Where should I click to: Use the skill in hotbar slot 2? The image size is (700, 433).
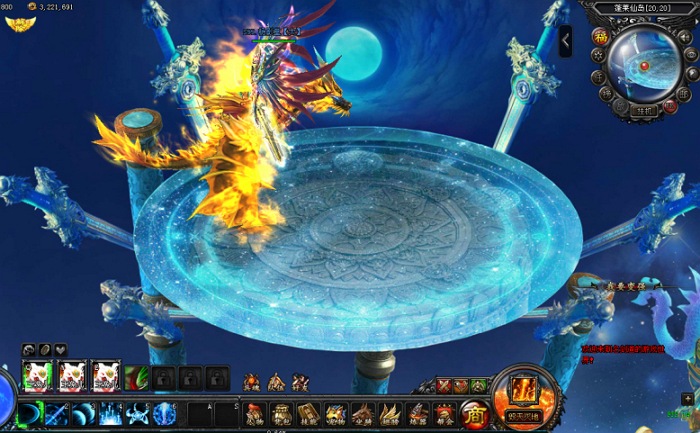click(58, 413)
